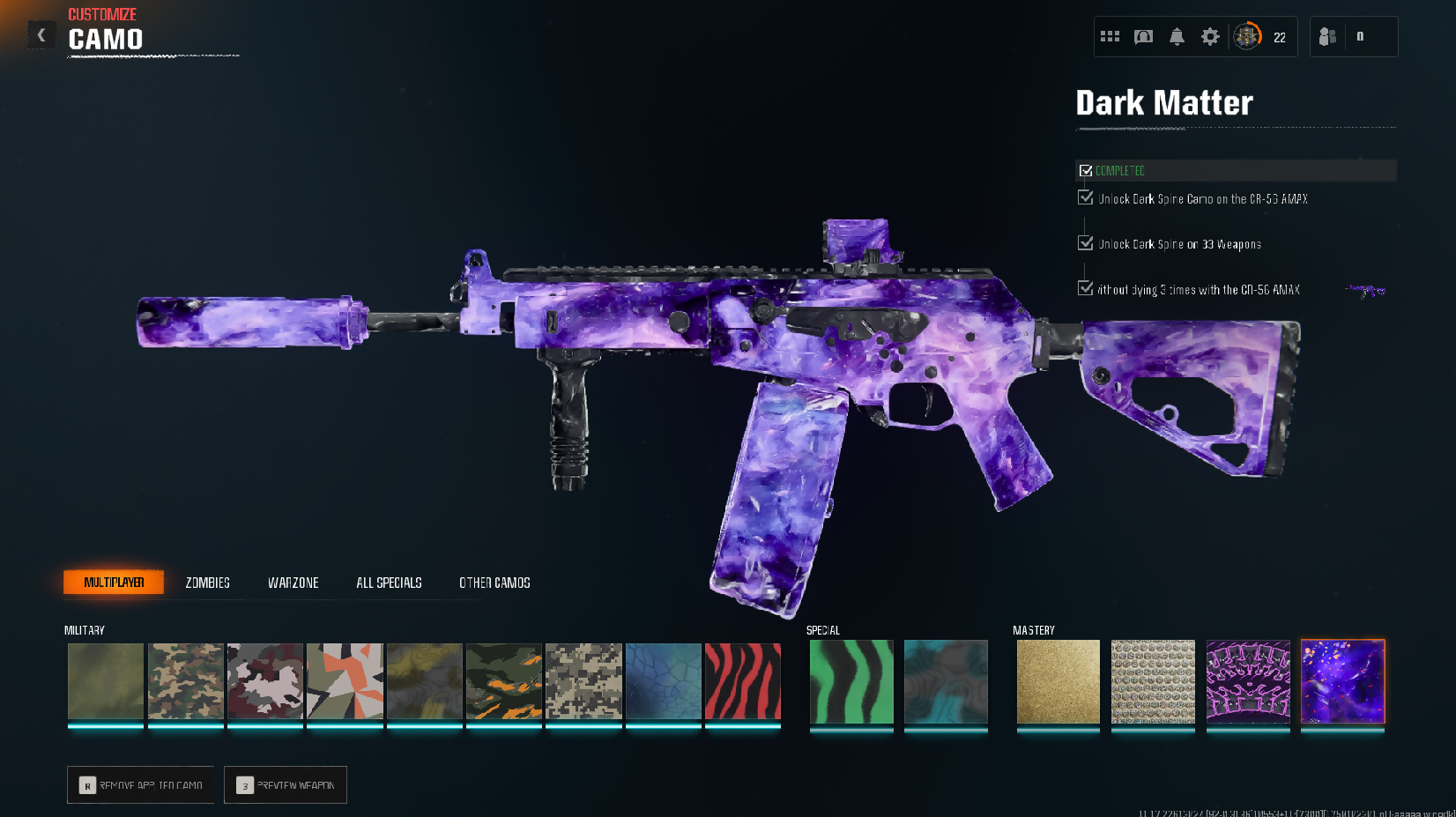
Task: Apply the green and black striped special camo
Action: (x=851, y=681)
